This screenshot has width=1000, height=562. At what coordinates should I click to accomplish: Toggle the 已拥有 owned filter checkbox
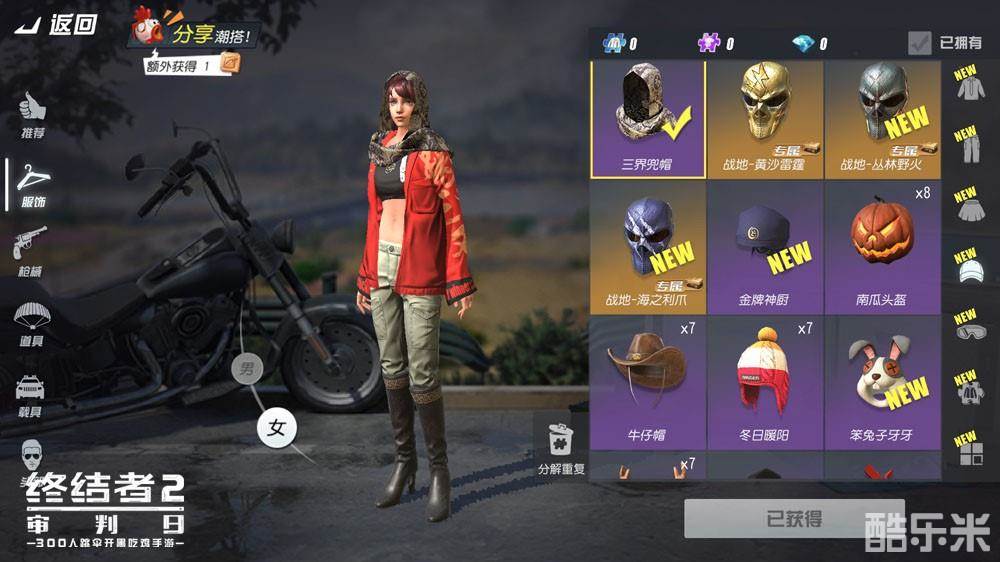pos(920,43)
